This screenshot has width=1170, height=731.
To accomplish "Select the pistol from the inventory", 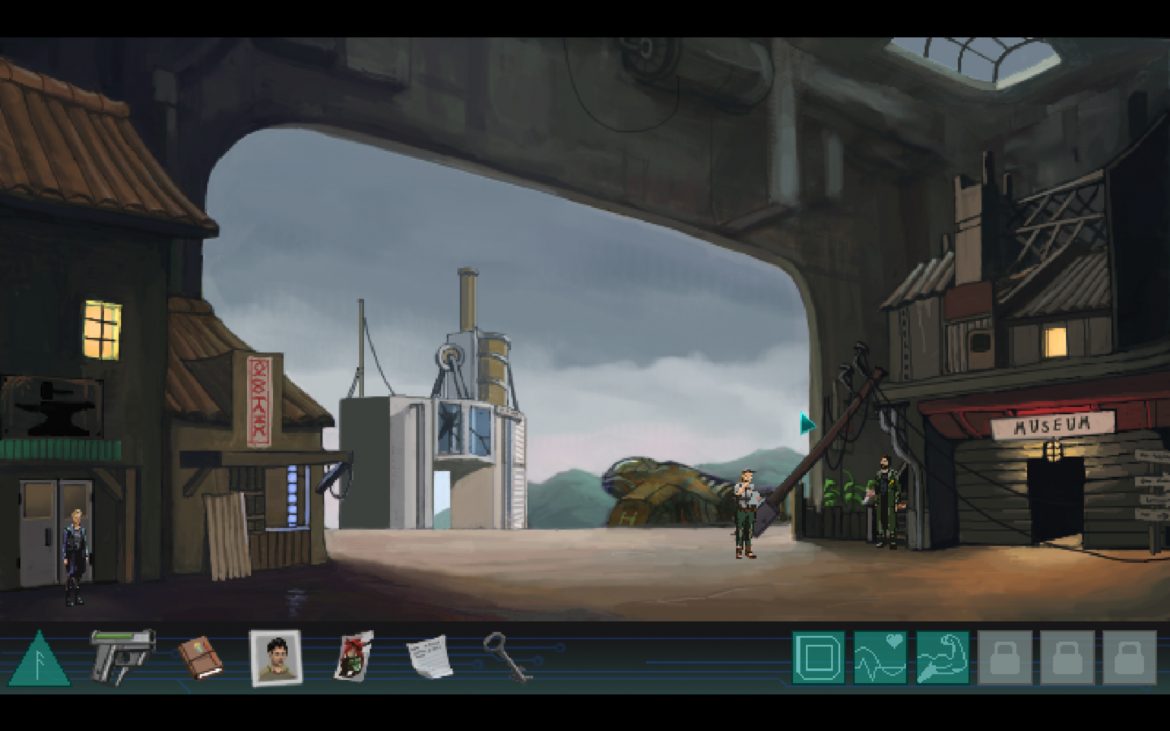I will point(122,654).
